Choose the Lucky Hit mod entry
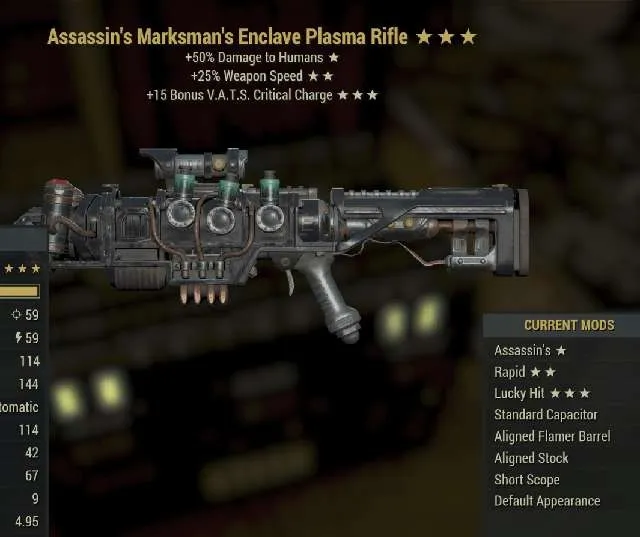 coord(541,393)
